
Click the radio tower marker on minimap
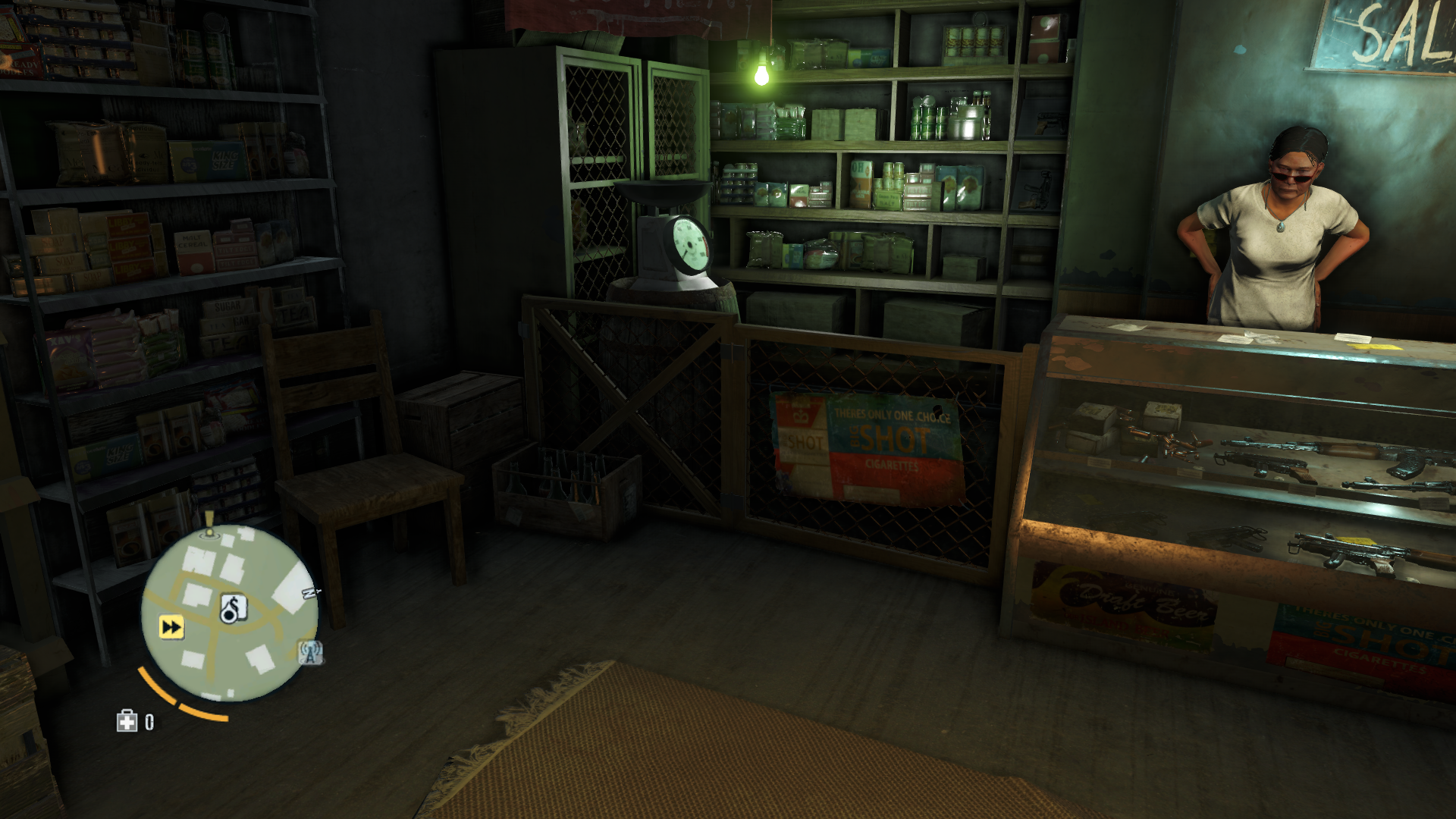(311, 651)
